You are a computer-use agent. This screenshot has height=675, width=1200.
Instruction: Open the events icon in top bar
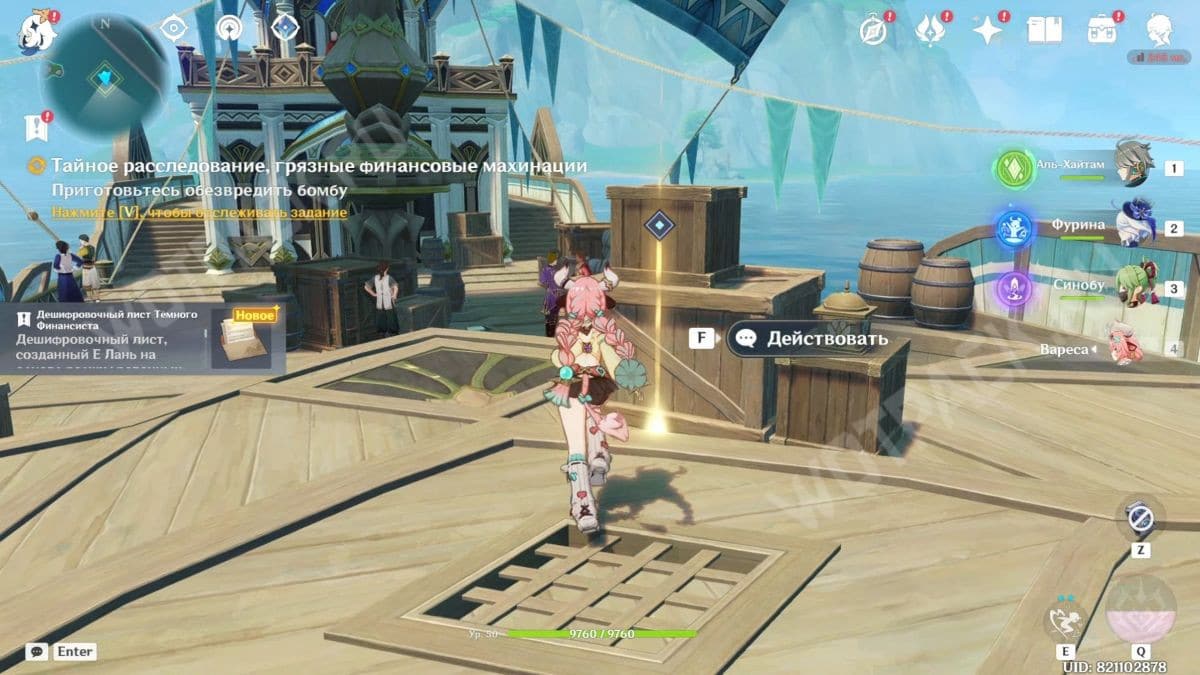point(930,31)
